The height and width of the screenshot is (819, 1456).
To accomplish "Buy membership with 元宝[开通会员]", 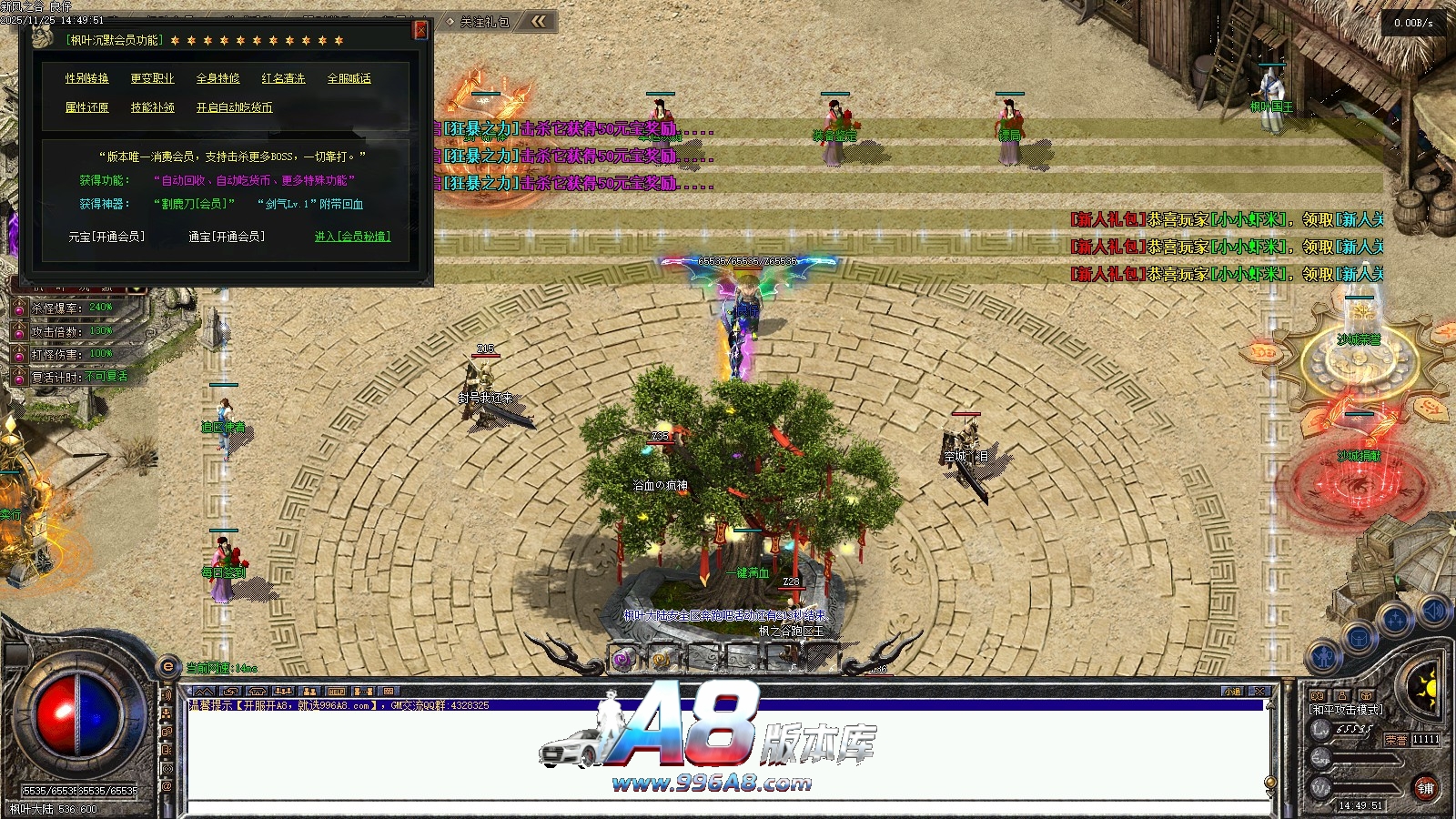I will (x=106, y=237).
